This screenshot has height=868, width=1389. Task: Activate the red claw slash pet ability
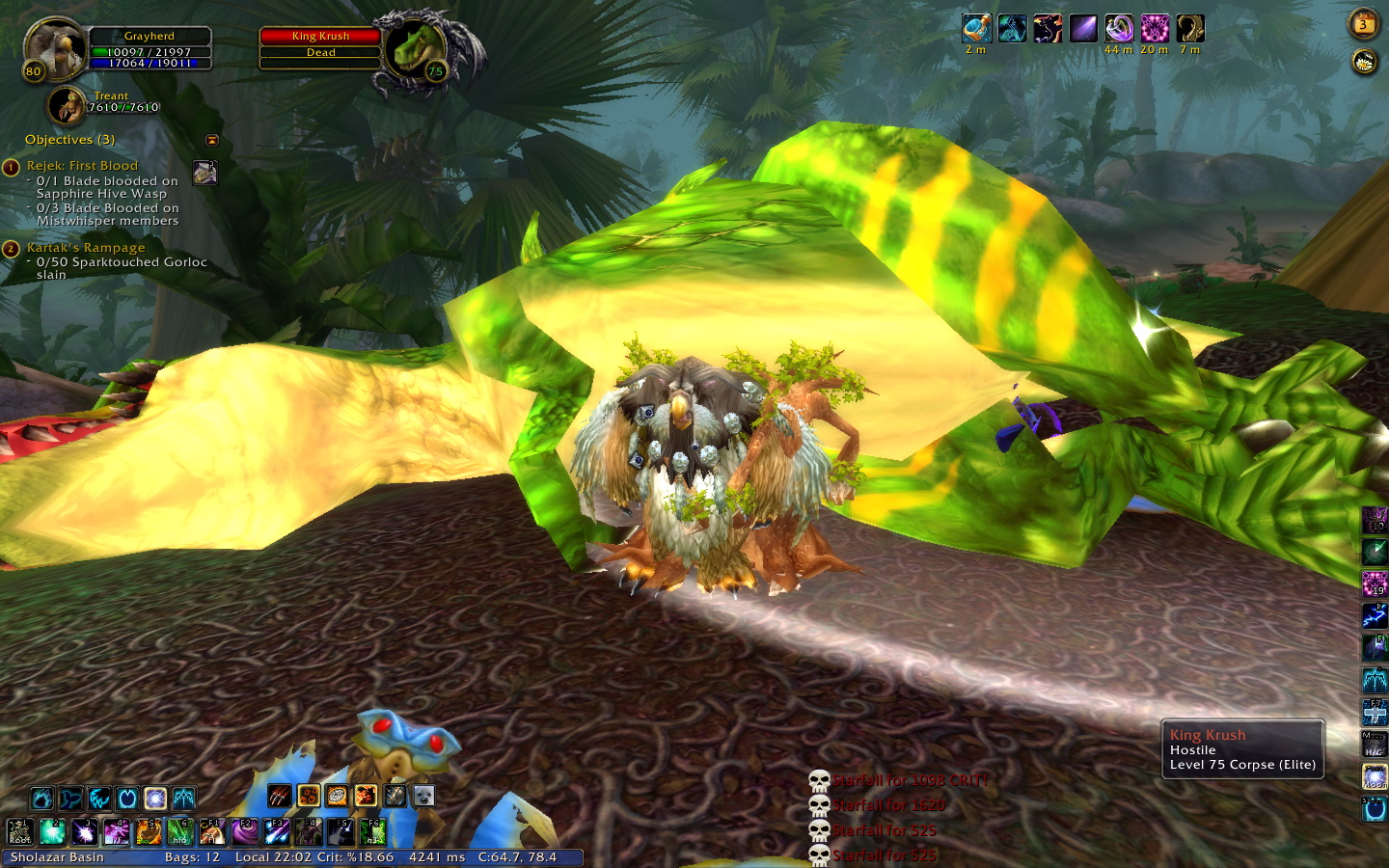280,796
